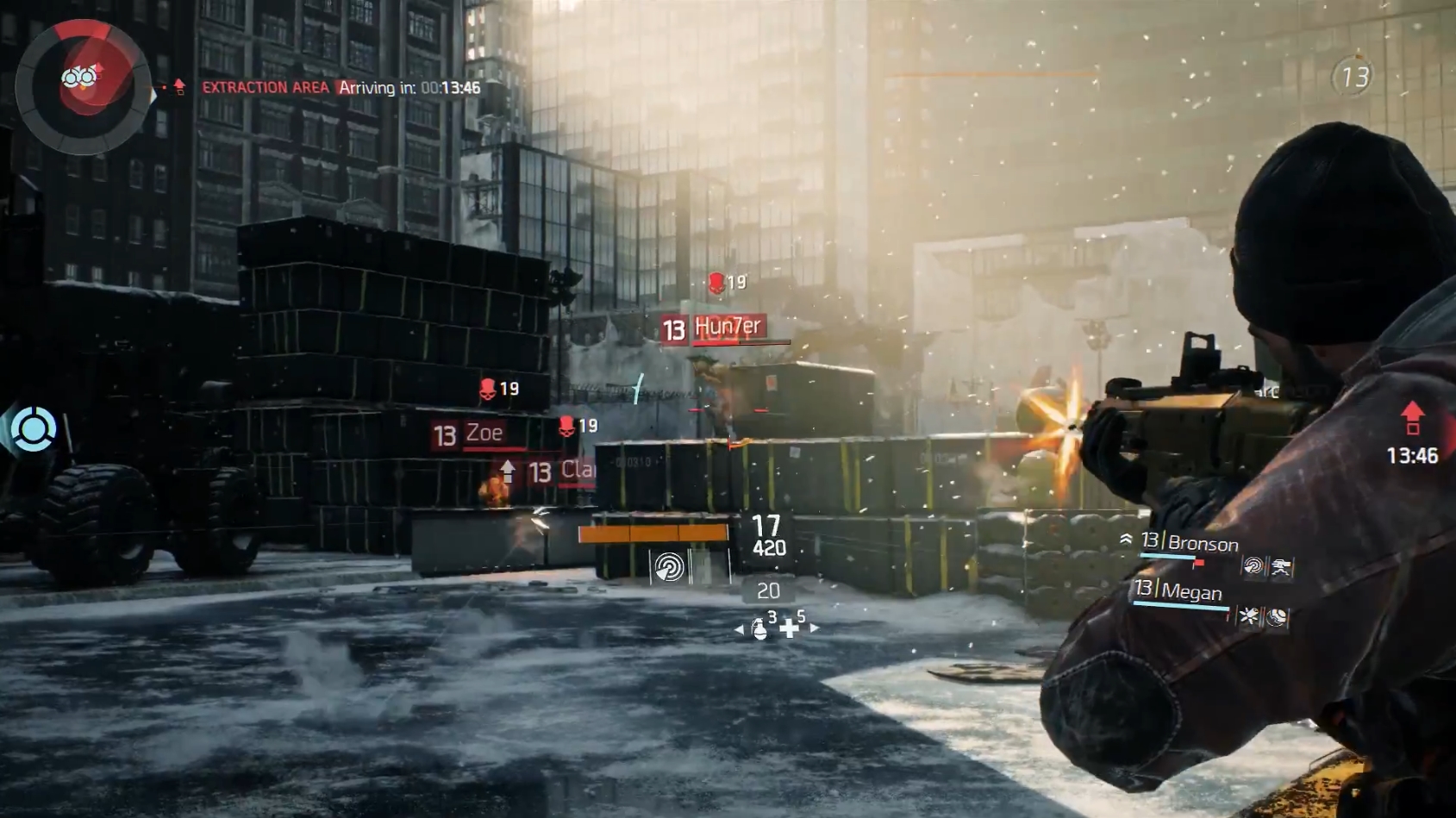Click Megan's first aid ability icon
Screen dimensions: 1456x818
click(1248, 616)
